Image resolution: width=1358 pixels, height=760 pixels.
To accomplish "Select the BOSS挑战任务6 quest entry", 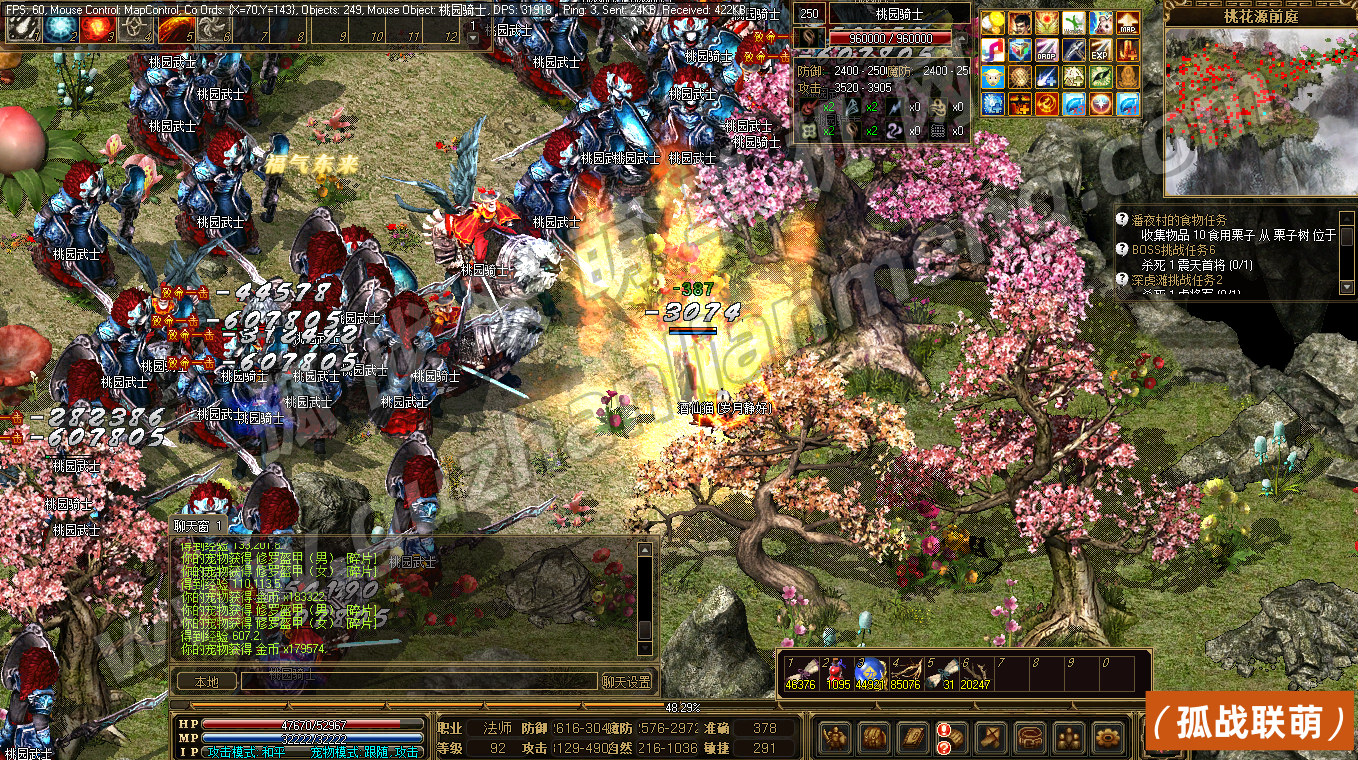I will pos(1188,250).
